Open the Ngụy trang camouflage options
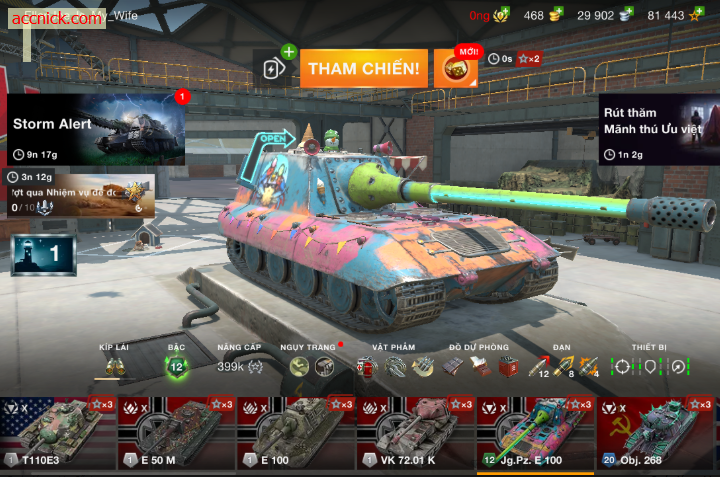Image resolution: width=720 pixels, height=477 pixels. [x=311, y=367]
